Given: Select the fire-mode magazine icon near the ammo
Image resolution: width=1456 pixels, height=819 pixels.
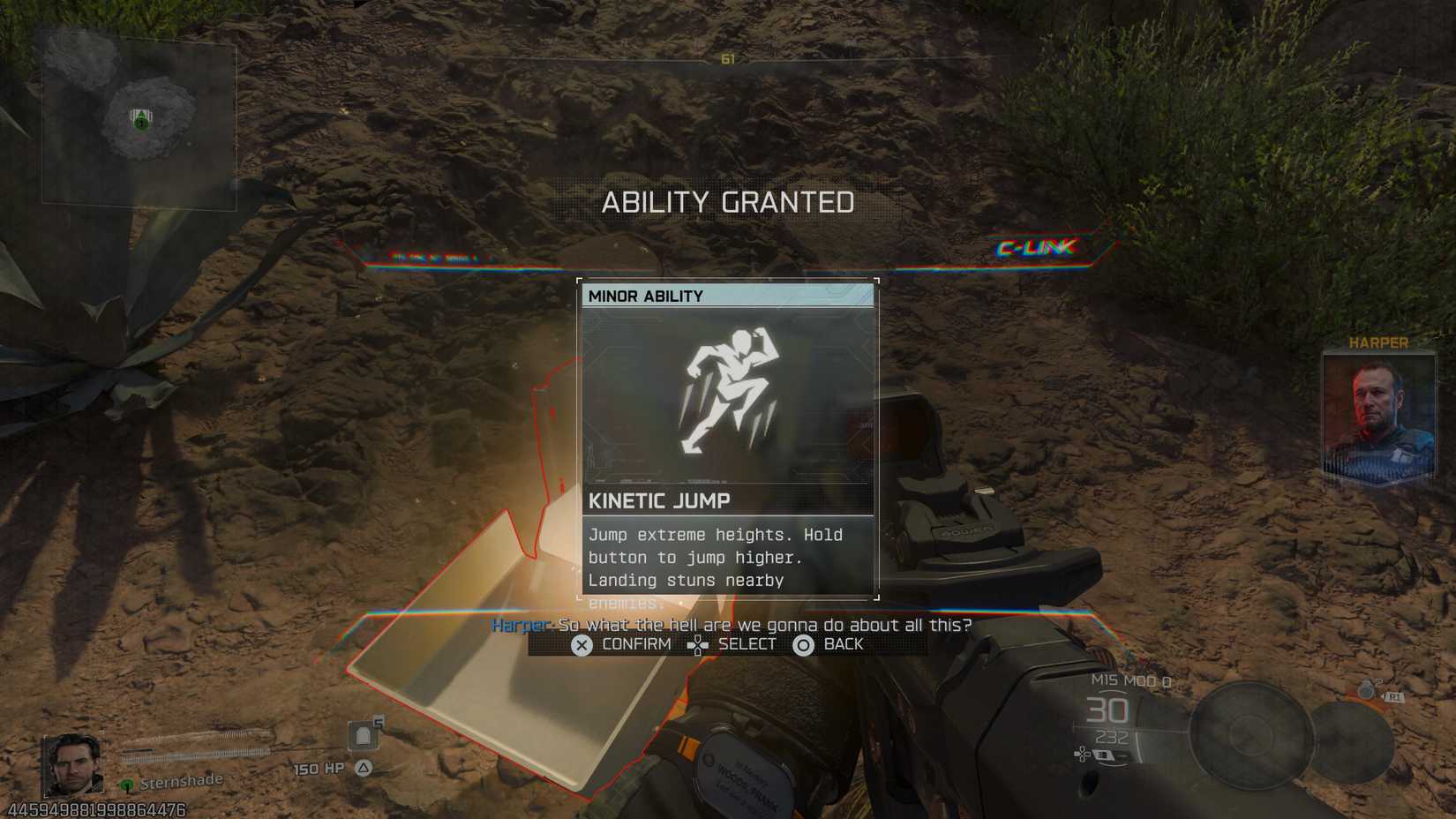Looking at the screenshot, I should 1104,755.
